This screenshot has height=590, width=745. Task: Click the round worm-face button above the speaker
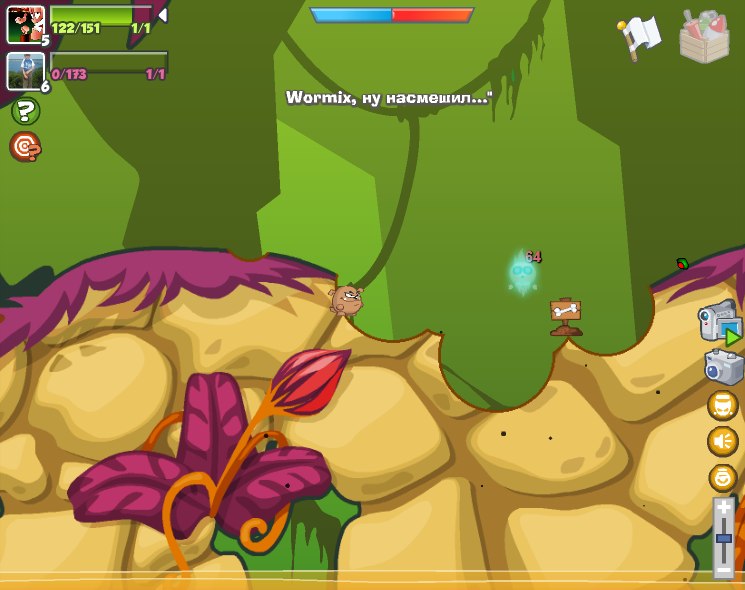coord(722,405)
